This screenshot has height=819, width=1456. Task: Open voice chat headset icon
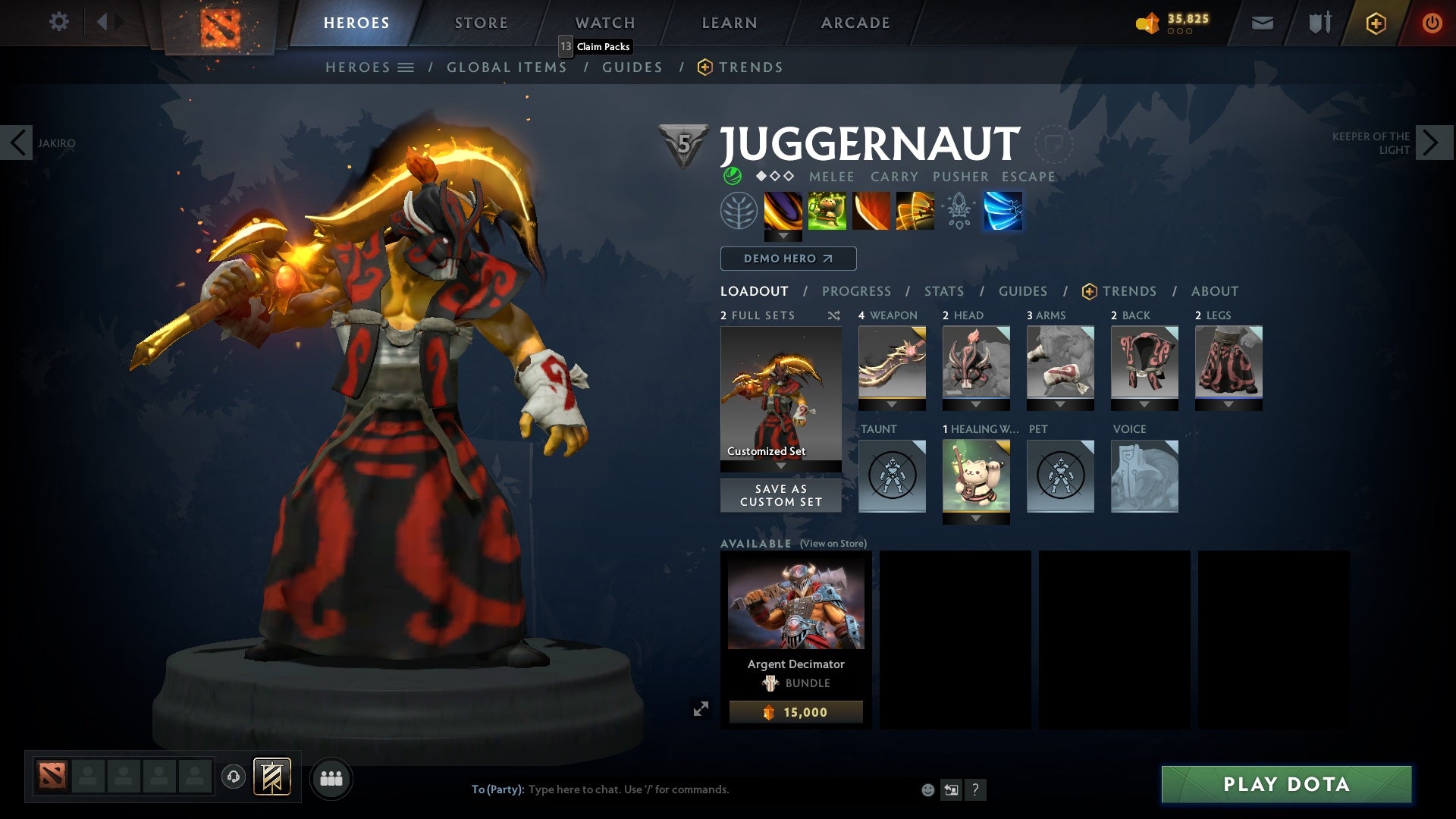233,777
